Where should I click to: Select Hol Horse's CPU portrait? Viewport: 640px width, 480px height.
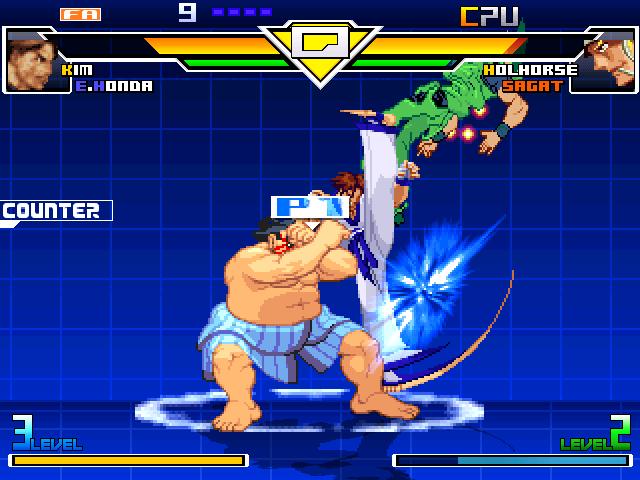(607, 60)
